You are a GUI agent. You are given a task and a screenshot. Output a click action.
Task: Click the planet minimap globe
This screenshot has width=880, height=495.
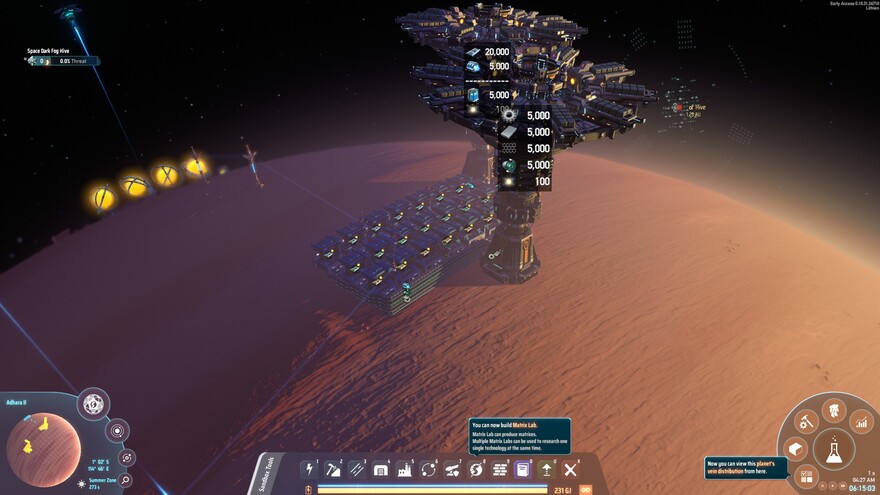[44, 449]
